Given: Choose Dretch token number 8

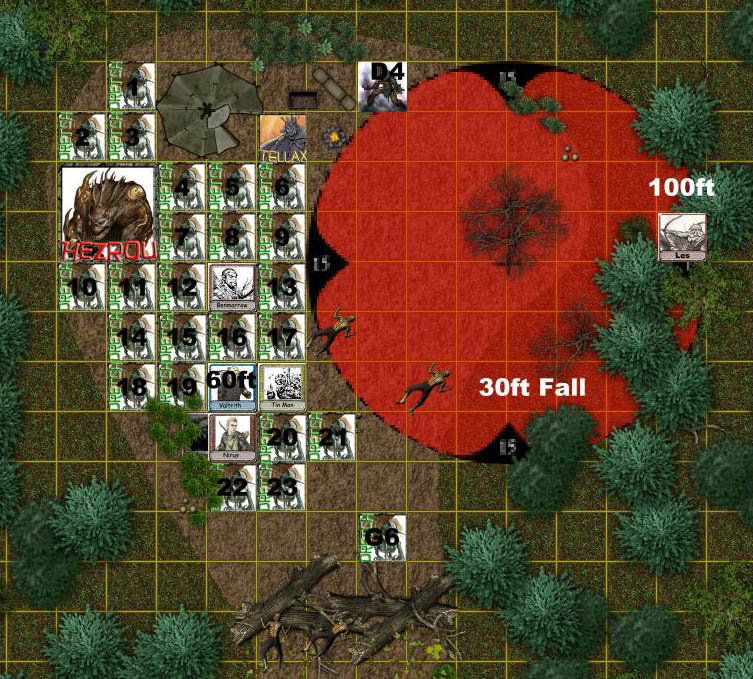Looking at the screenshot, I should 233,237.
